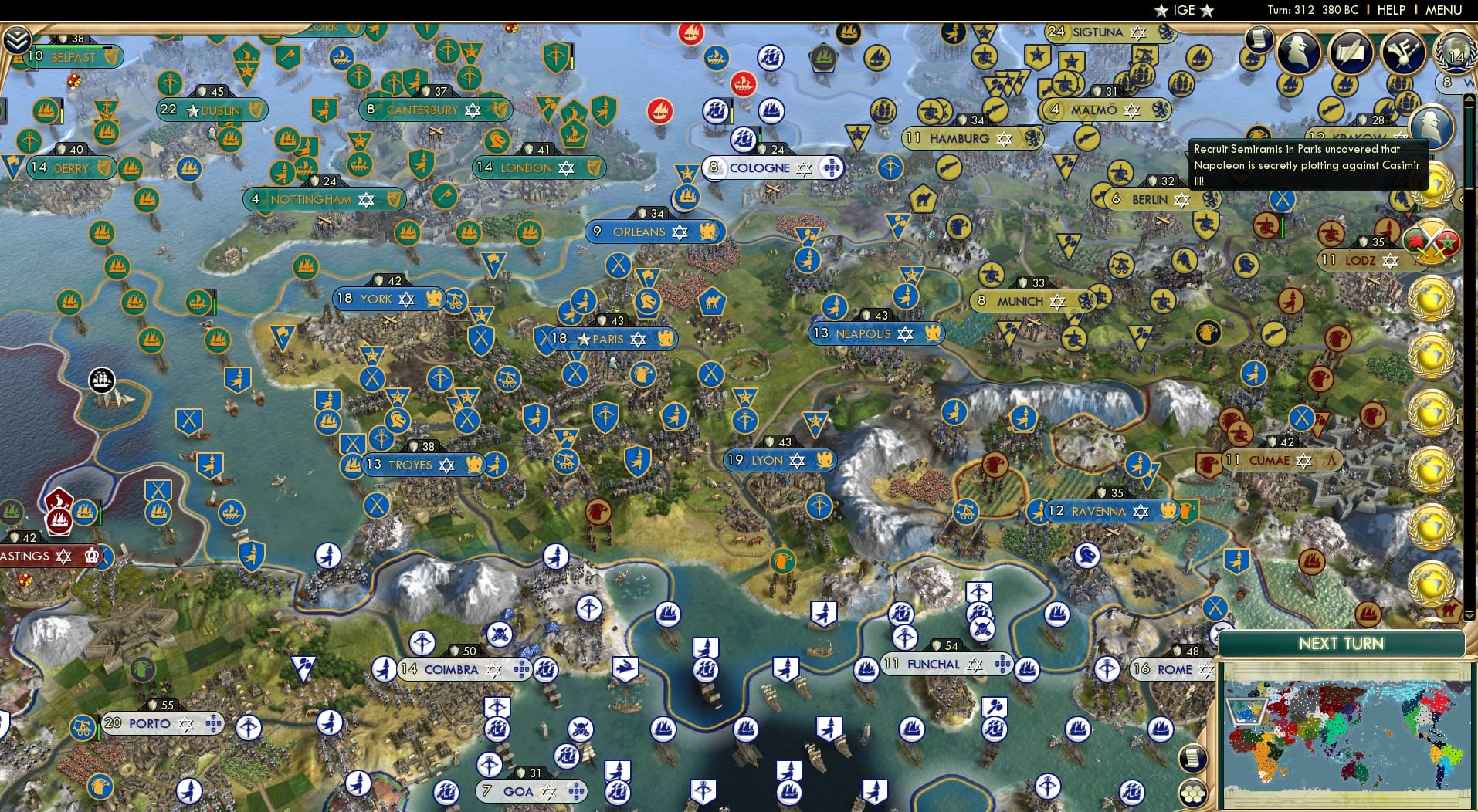The height and width of the screenshot is (812, 1478).
Task: Click the crossed-swords war declaration notification
Action: click(1432, 239)
